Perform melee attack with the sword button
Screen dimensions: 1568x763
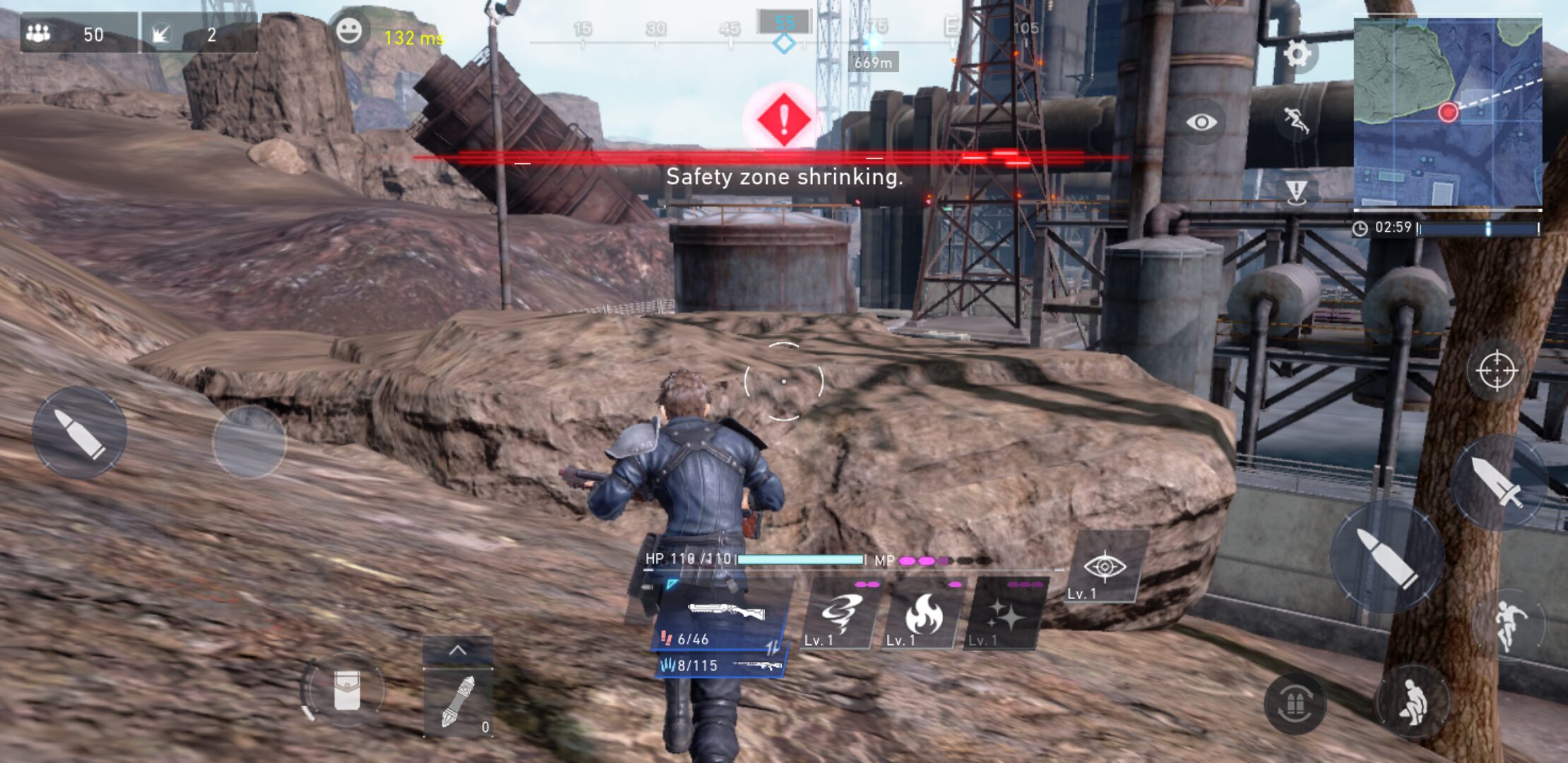[1497, 482]
